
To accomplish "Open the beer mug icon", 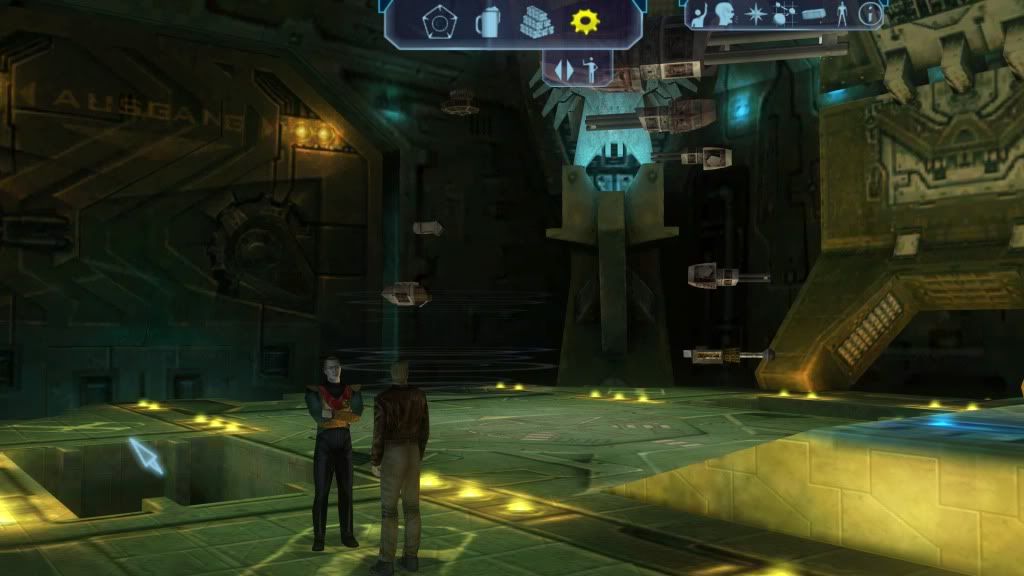I will click(486, 22).
